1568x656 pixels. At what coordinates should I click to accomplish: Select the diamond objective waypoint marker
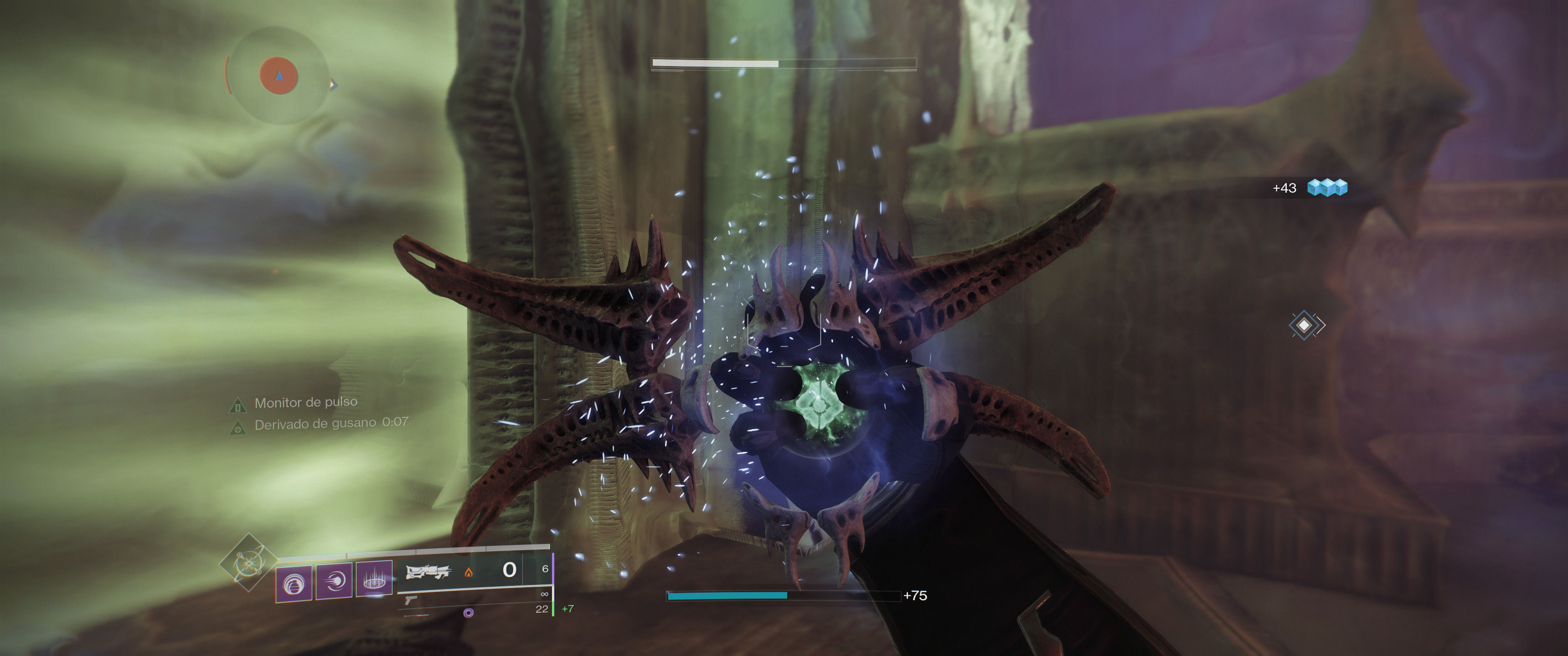(x=1305, y=326)
